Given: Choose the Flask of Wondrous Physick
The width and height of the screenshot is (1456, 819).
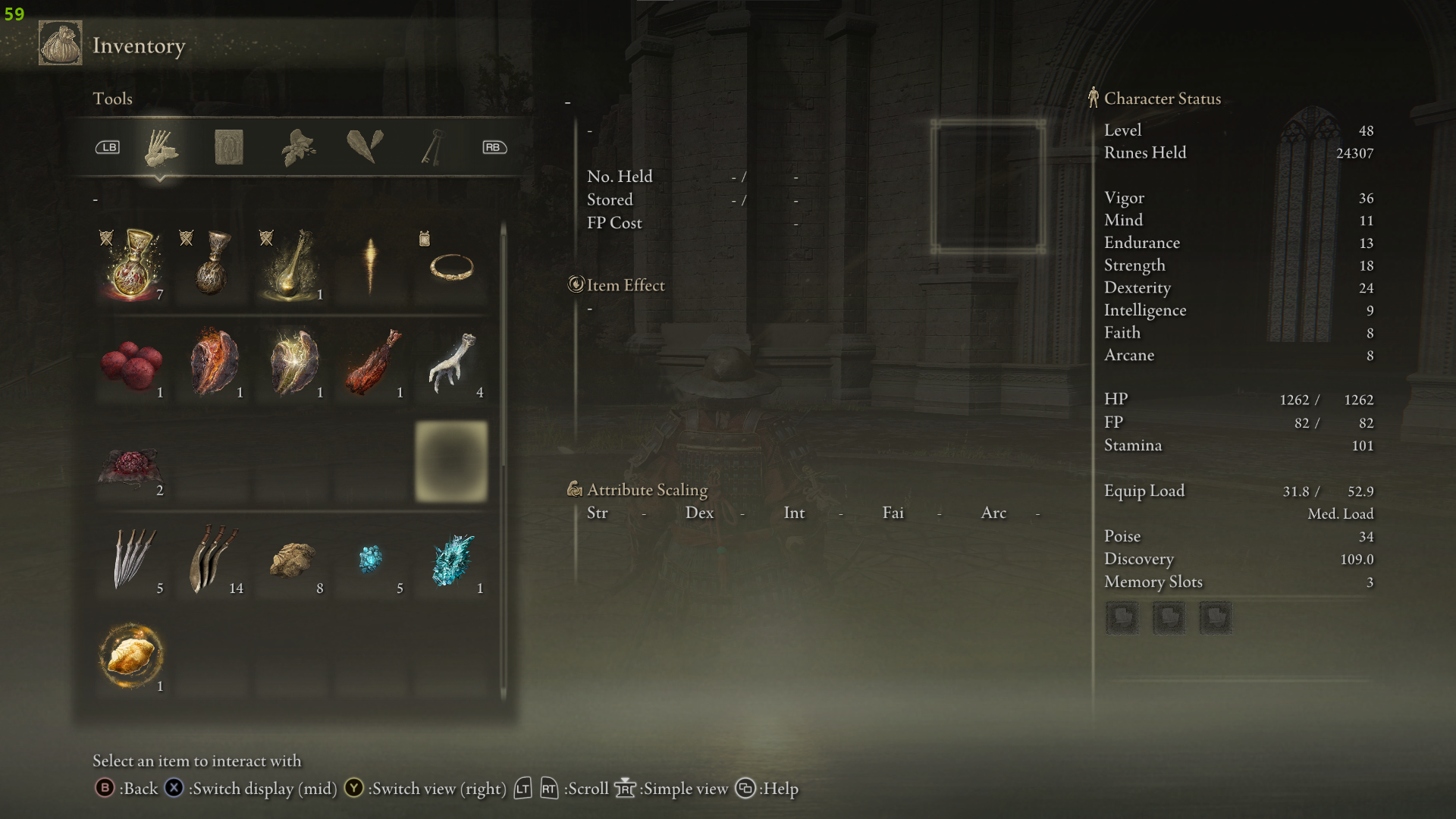Looking at the screenshot, I should click(291, 265).
